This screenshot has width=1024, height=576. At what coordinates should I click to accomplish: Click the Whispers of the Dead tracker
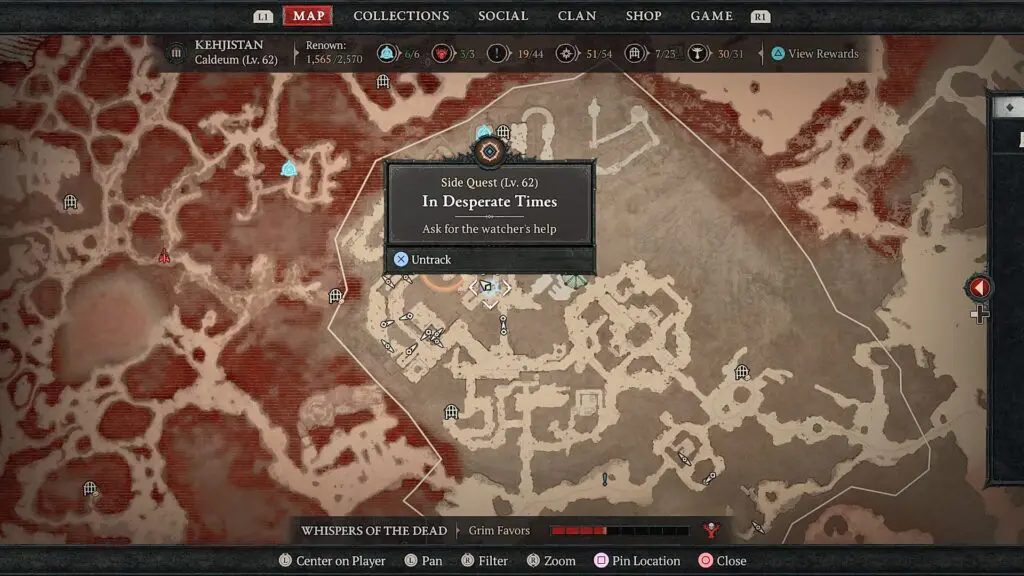[373, 530]
